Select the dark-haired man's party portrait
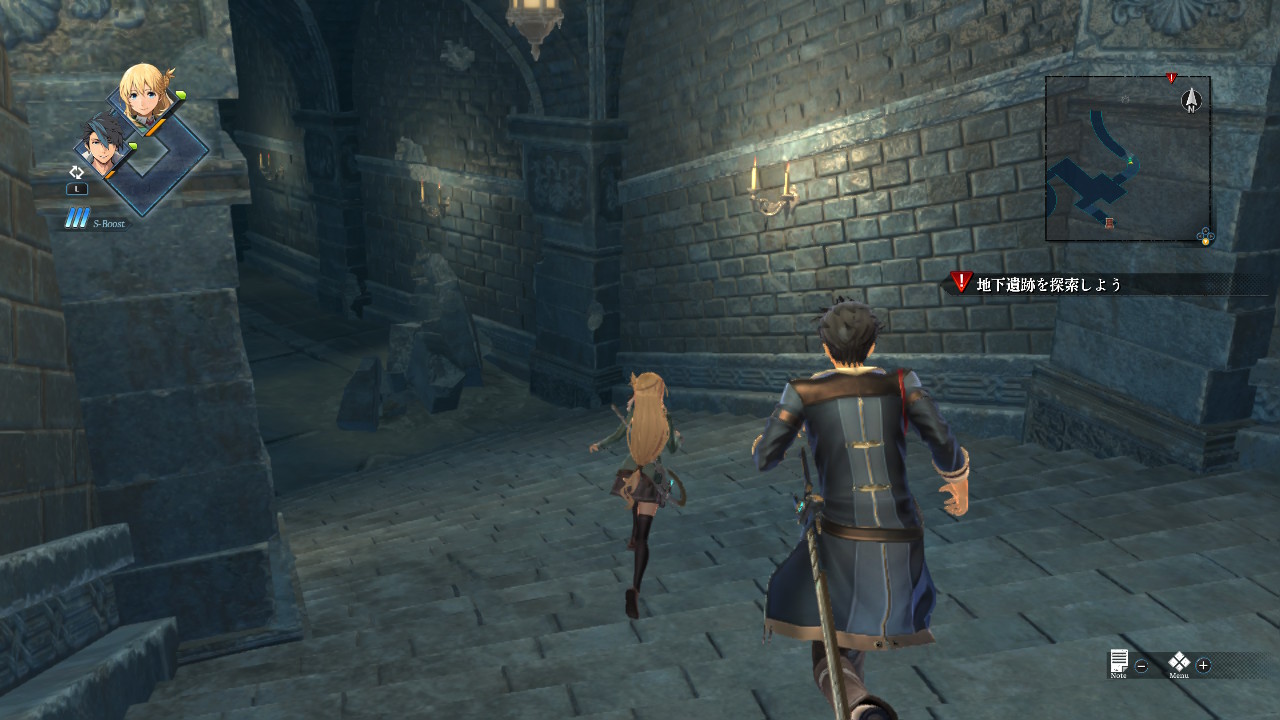Viewport: 1280px width, 720px height. (x=102, y=145)
